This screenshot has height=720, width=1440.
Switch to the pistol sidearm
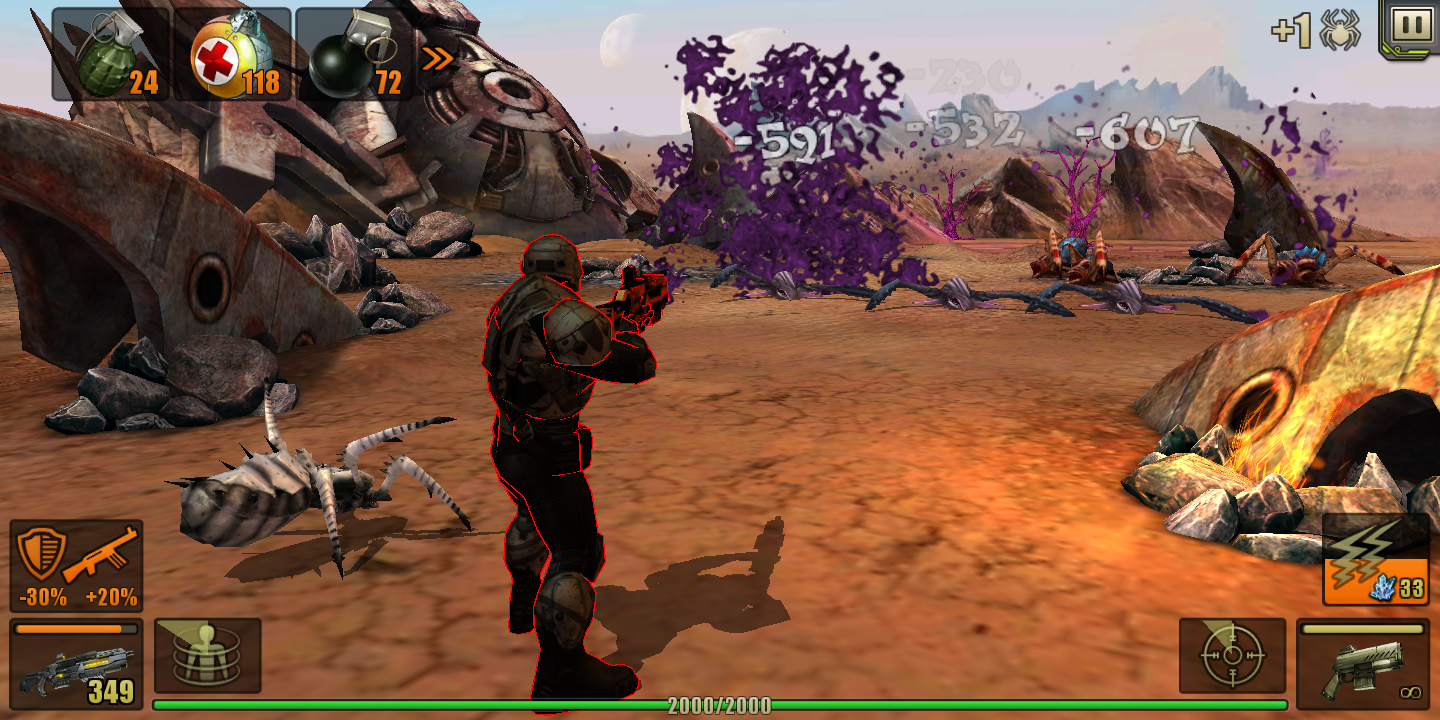(1362, 664)
